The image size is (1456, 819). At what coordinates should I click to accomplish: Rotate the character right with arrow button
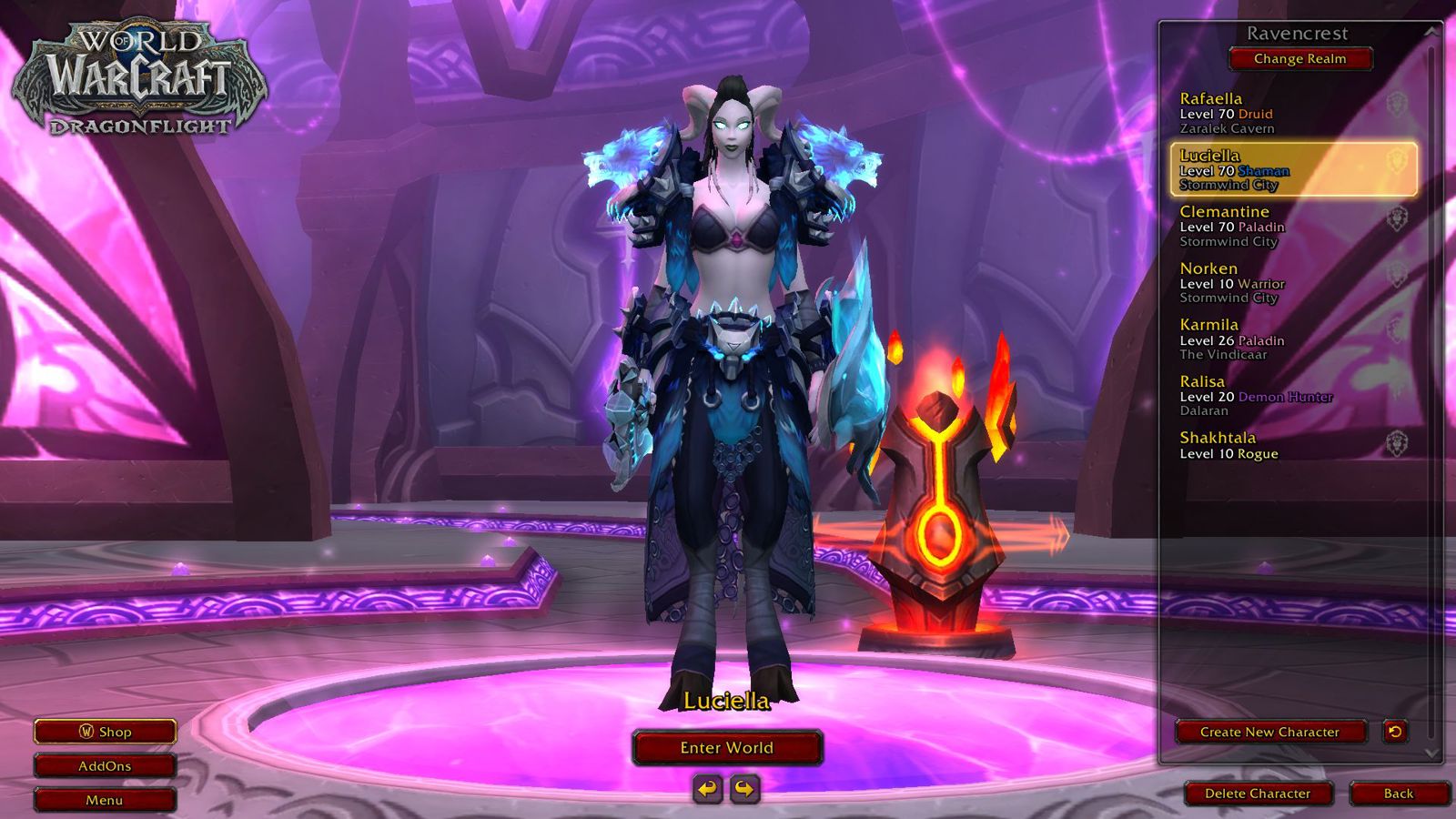pos(744,788)
